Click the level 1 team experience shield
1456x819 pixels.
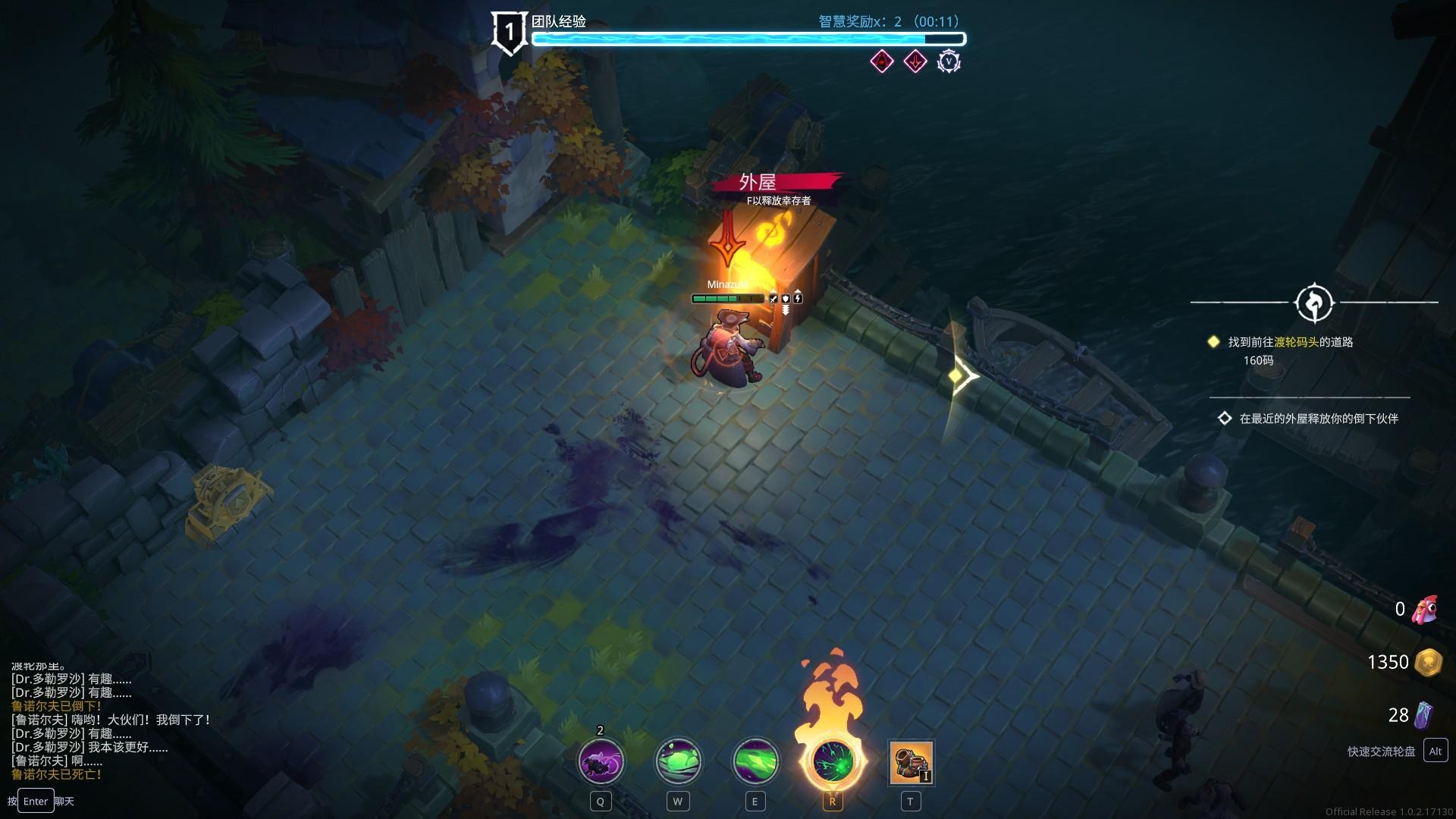[x=509, y=33]
